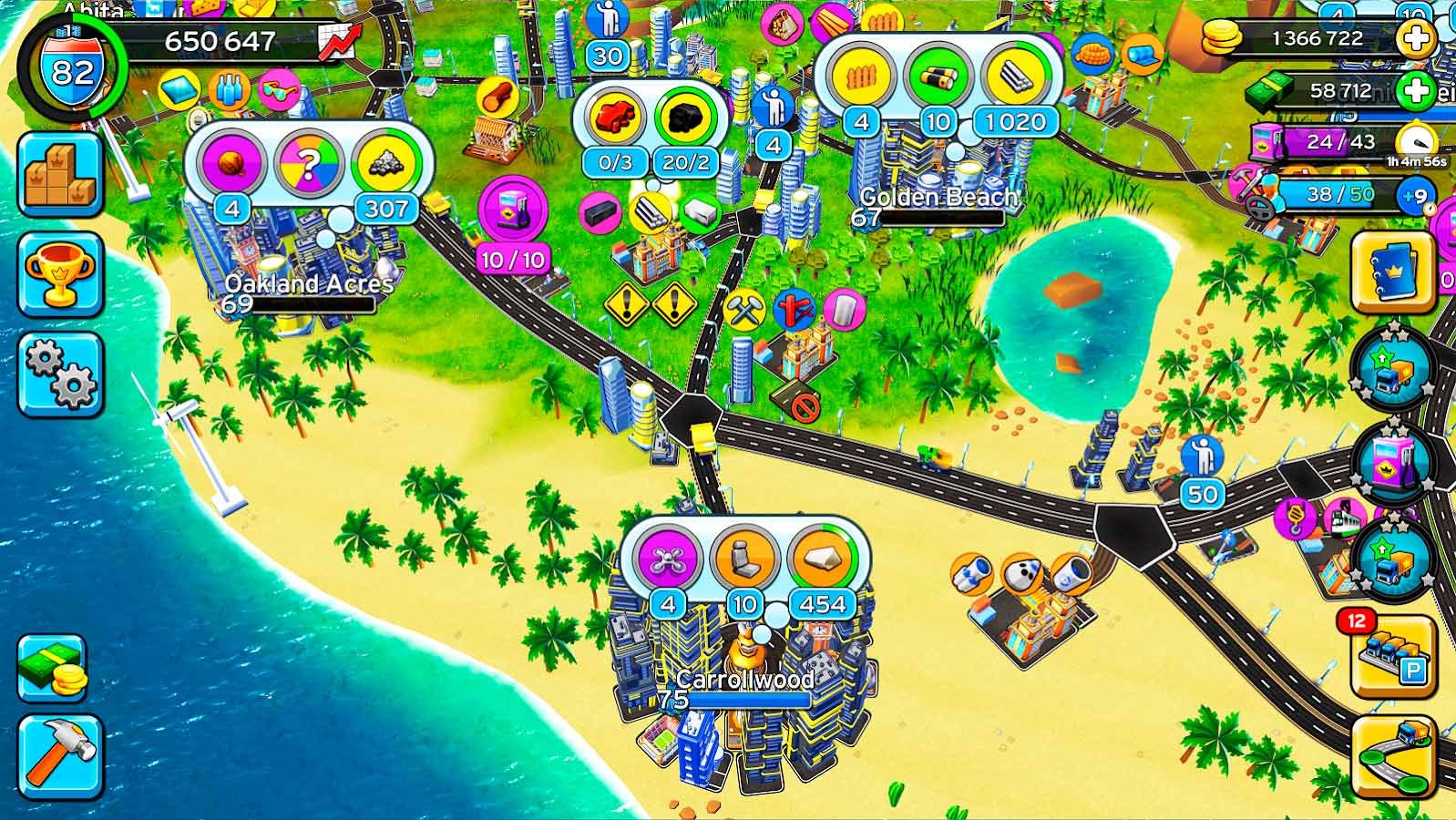The image size is (1456, 820).
Task: Open the blue crown card book
Action: 1392,271
